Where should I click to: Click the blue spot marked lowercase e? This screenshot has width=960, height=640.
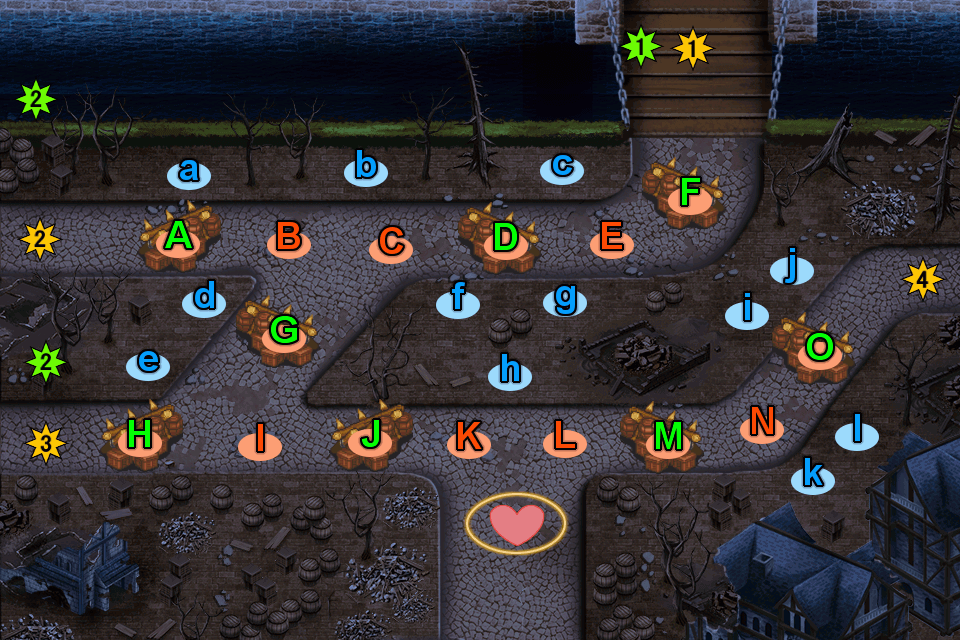pos(148,363)
